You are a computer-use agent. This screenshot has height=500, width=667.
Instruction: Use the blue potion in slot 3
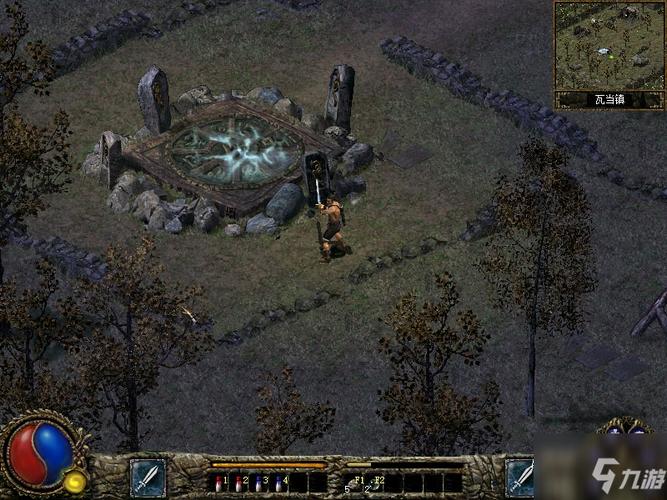point(259,483)
